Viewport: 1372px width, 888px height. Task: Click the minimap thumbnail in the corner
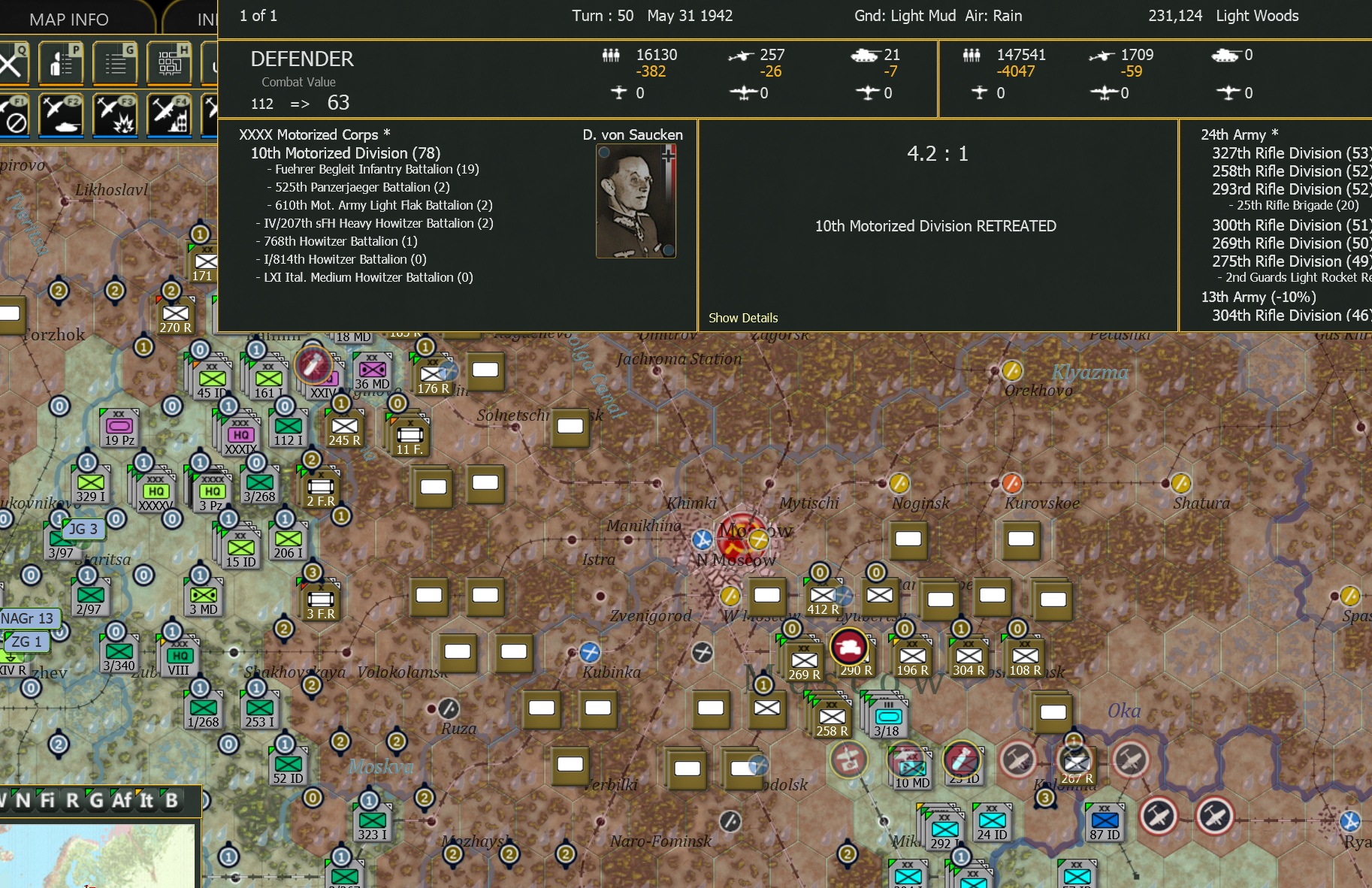98,856
